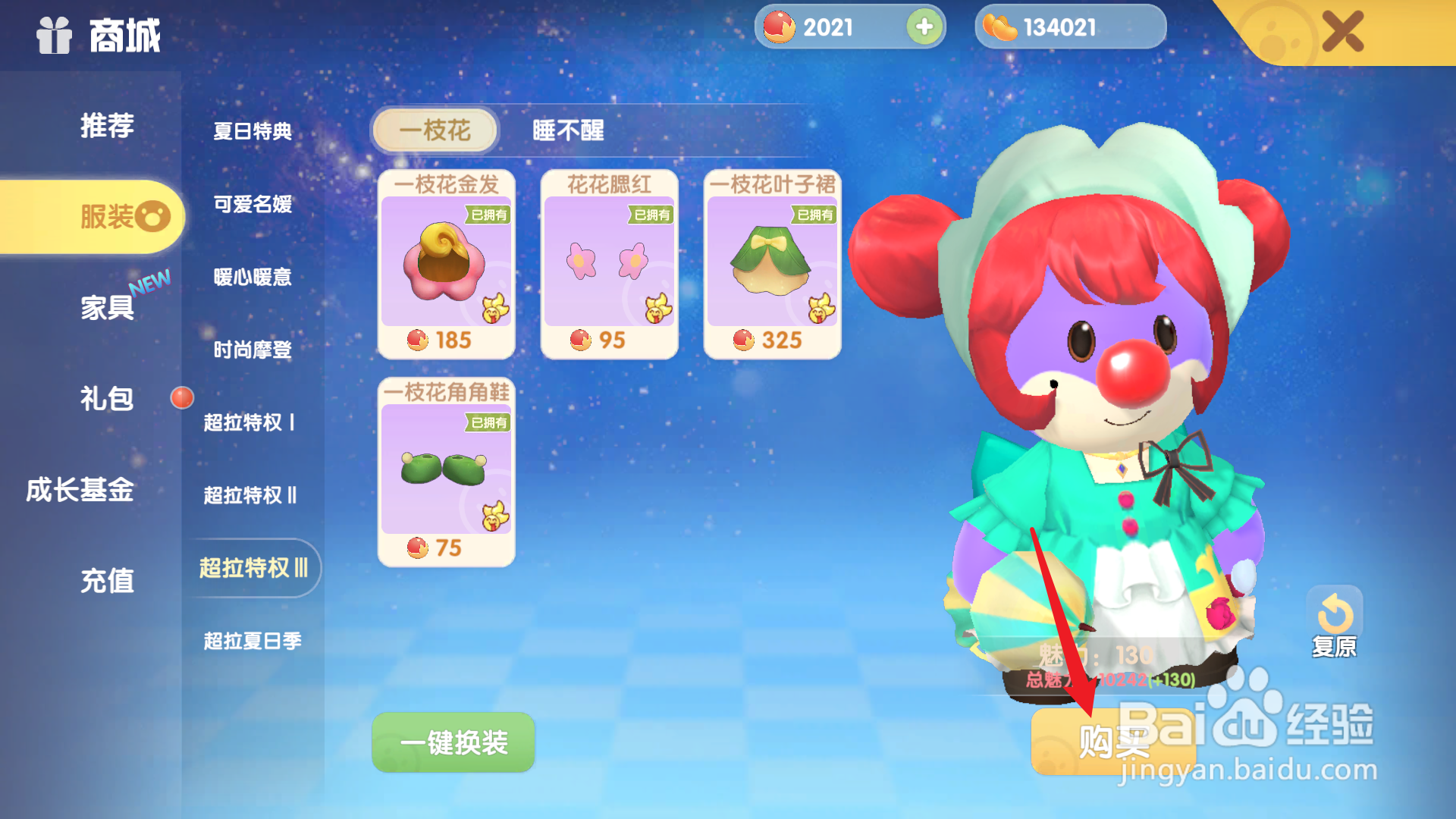Open the 充值 recharge menu section
Image resolution: width=1456 pixels, height=819 pixels.
(106, 581)
